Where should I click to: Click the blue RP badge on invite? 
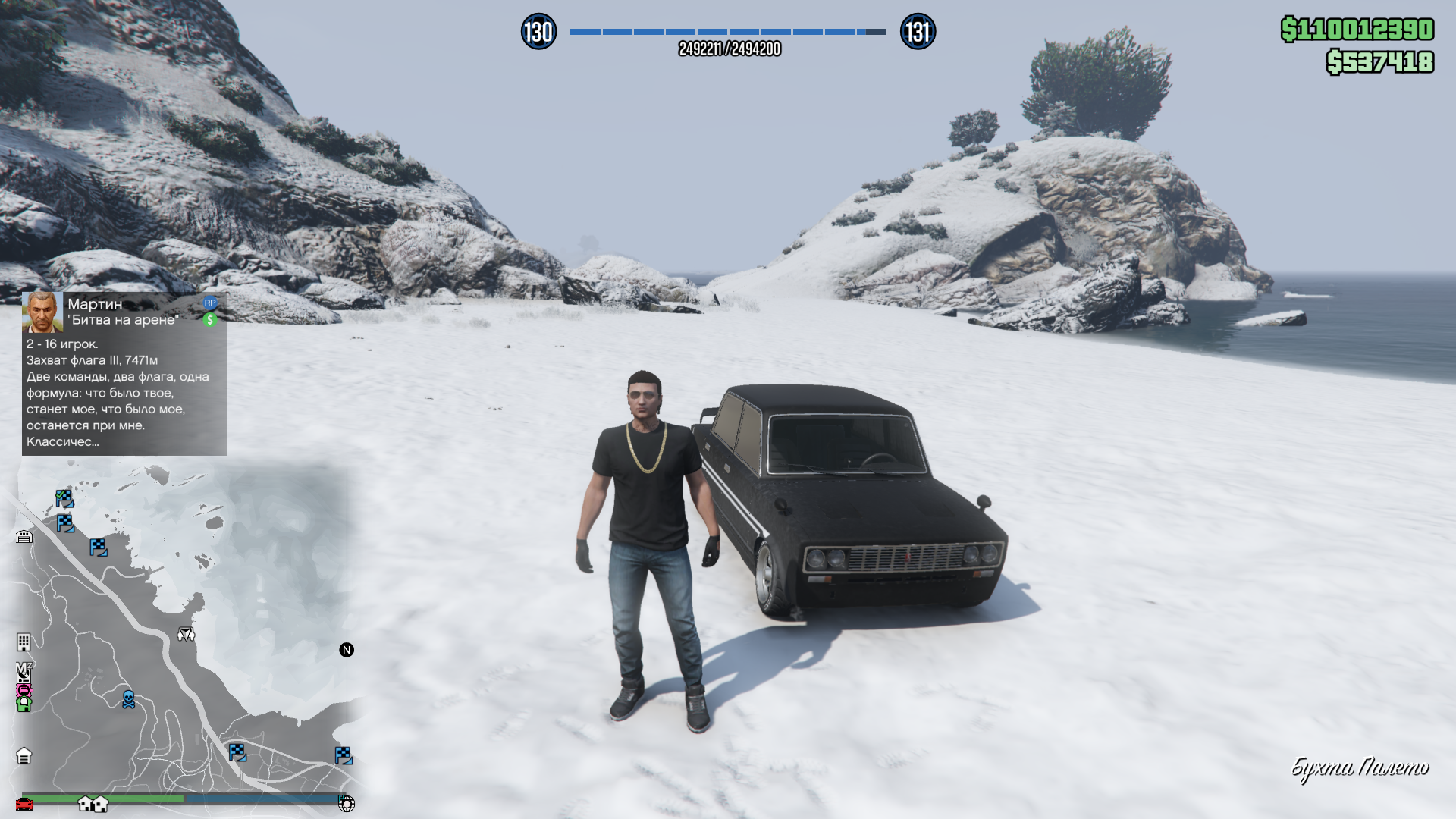pos(210,303)
